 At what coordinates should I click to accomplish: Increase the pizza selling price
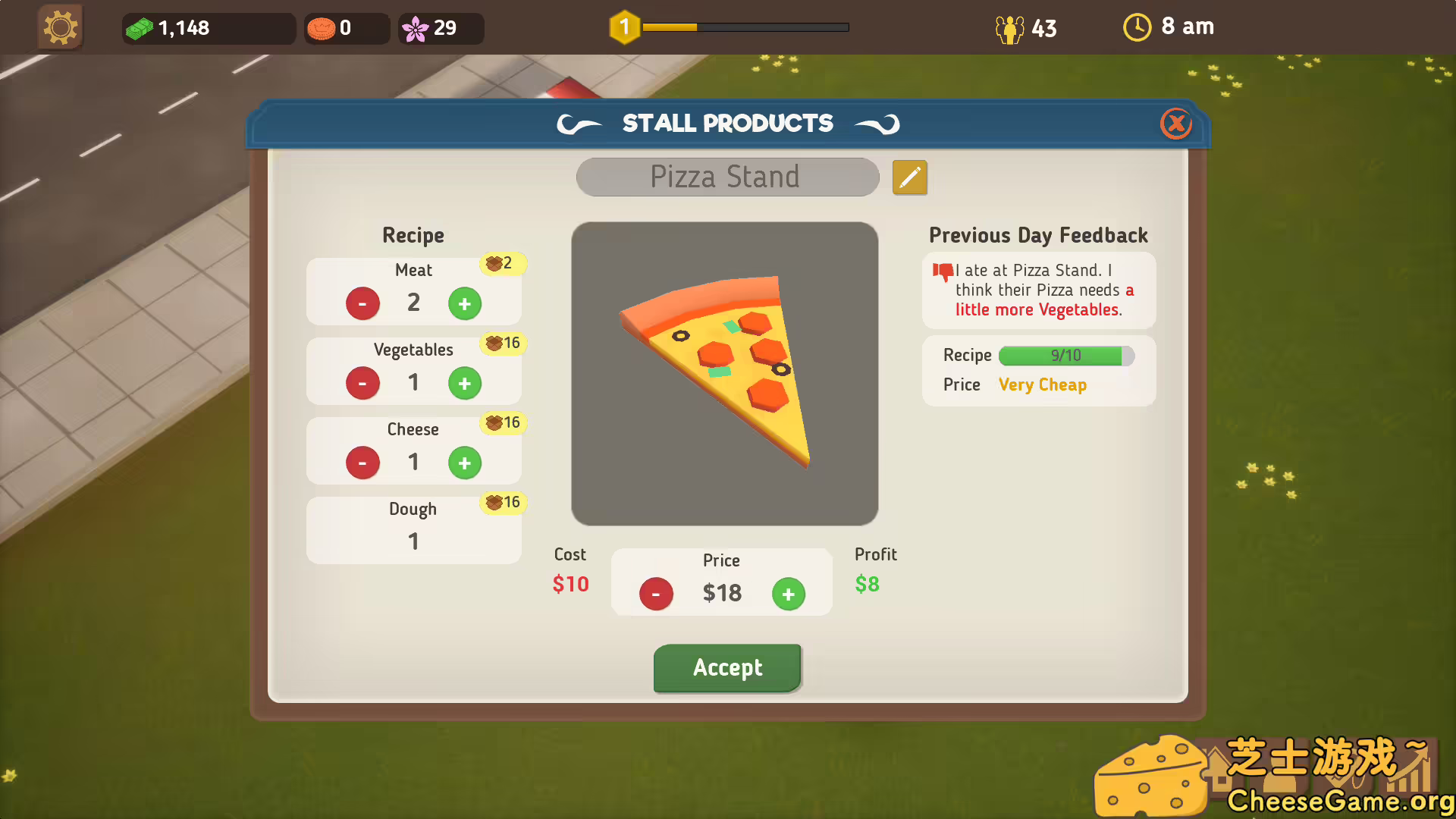[x=789, y=594]
